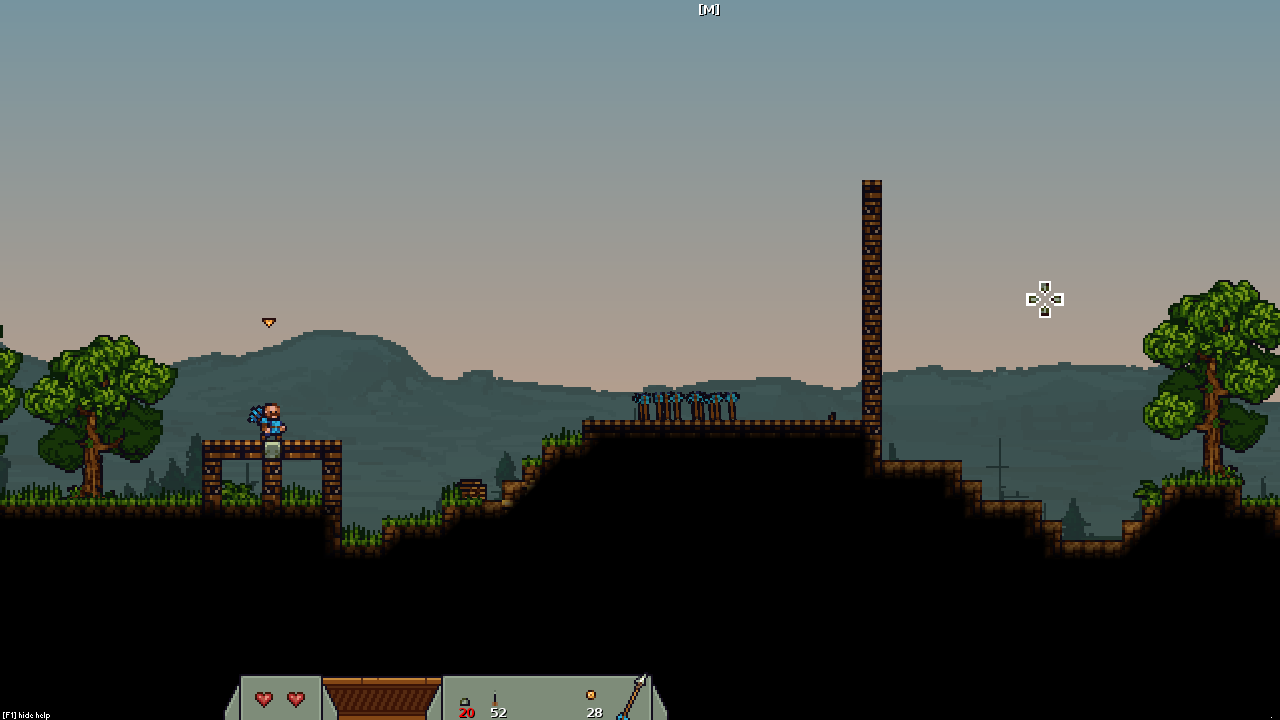
Task: Select the blue-fletched arrow weapon icon
Action: pyautogui.click(x=632, y=698)
